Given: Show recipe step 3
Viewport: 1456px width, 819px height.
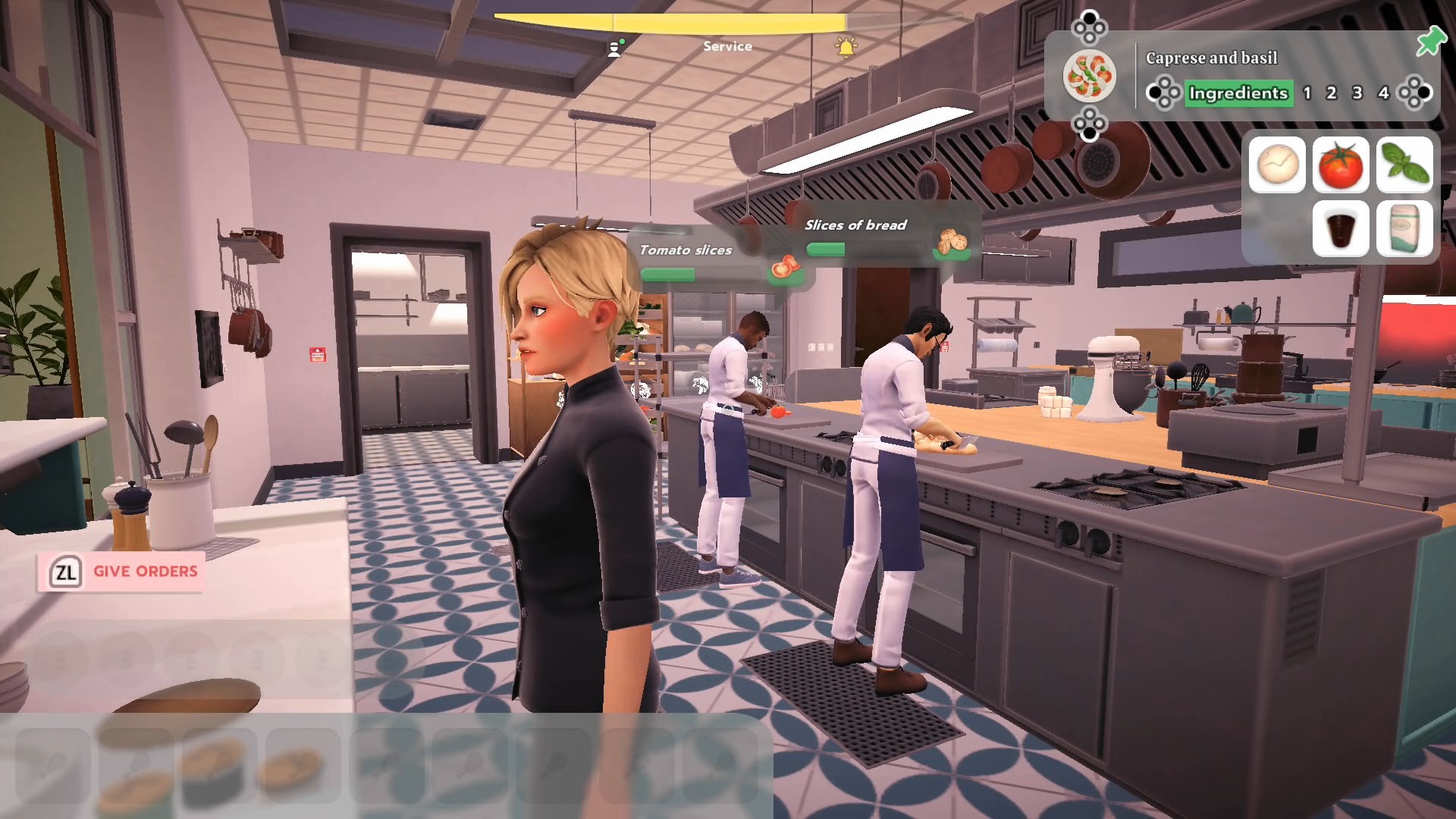Looking at the screenshot, I should [x=1357, y=93].
